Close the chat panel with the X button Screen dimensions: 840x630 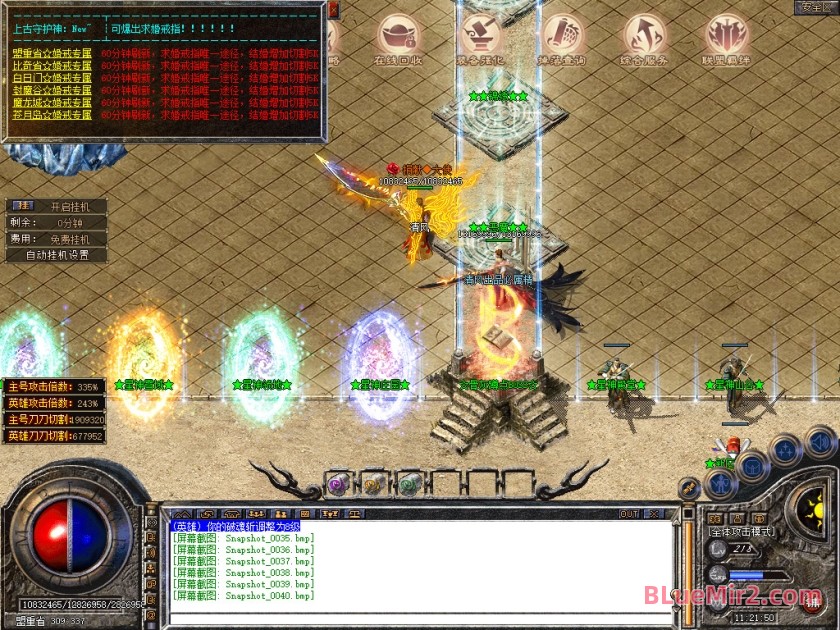(x=656, y=514)
